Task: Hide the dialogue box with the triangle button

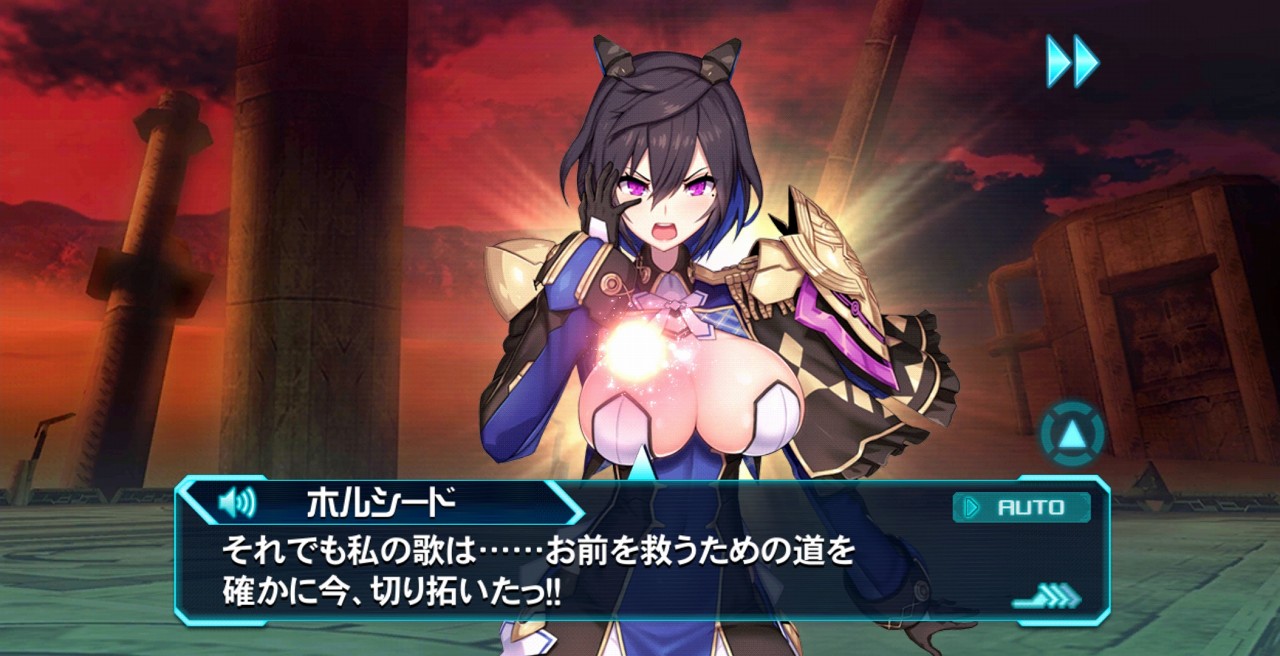Action: (1072, 434)
